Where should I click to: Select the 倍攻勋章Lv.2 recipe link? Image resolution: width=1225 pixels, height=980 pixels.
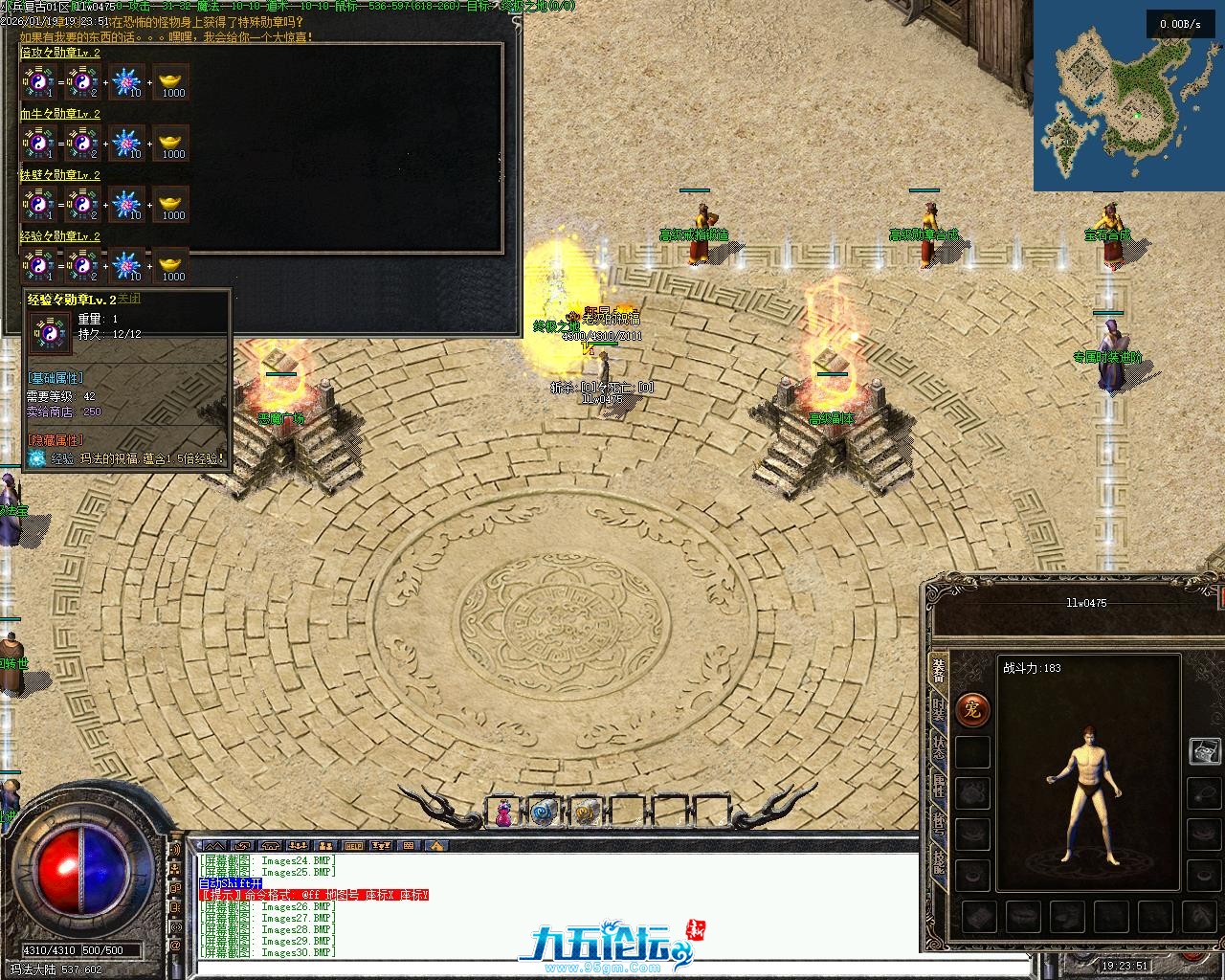pos(60,54)
